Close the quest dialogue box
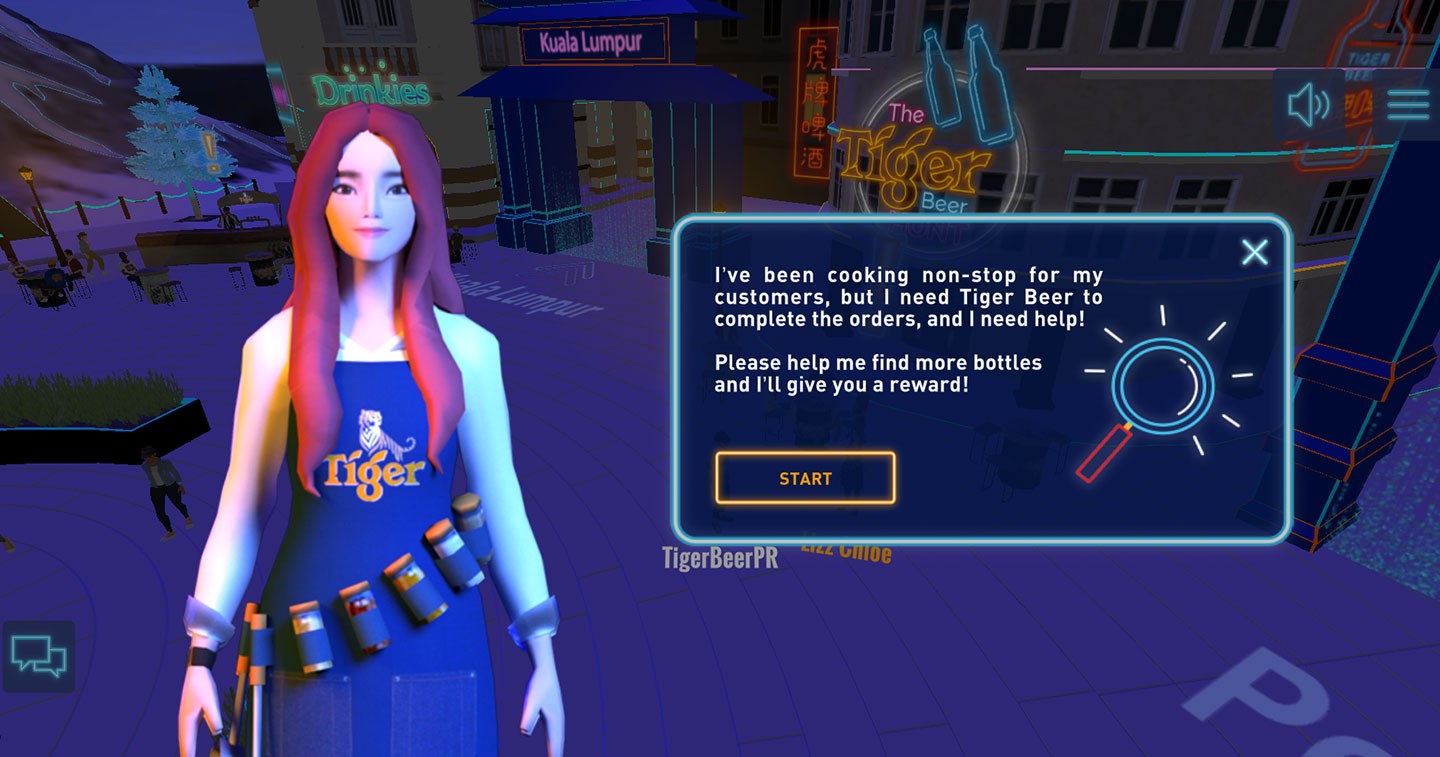This screenshot has width=1440, height=757. point(1254,252)
